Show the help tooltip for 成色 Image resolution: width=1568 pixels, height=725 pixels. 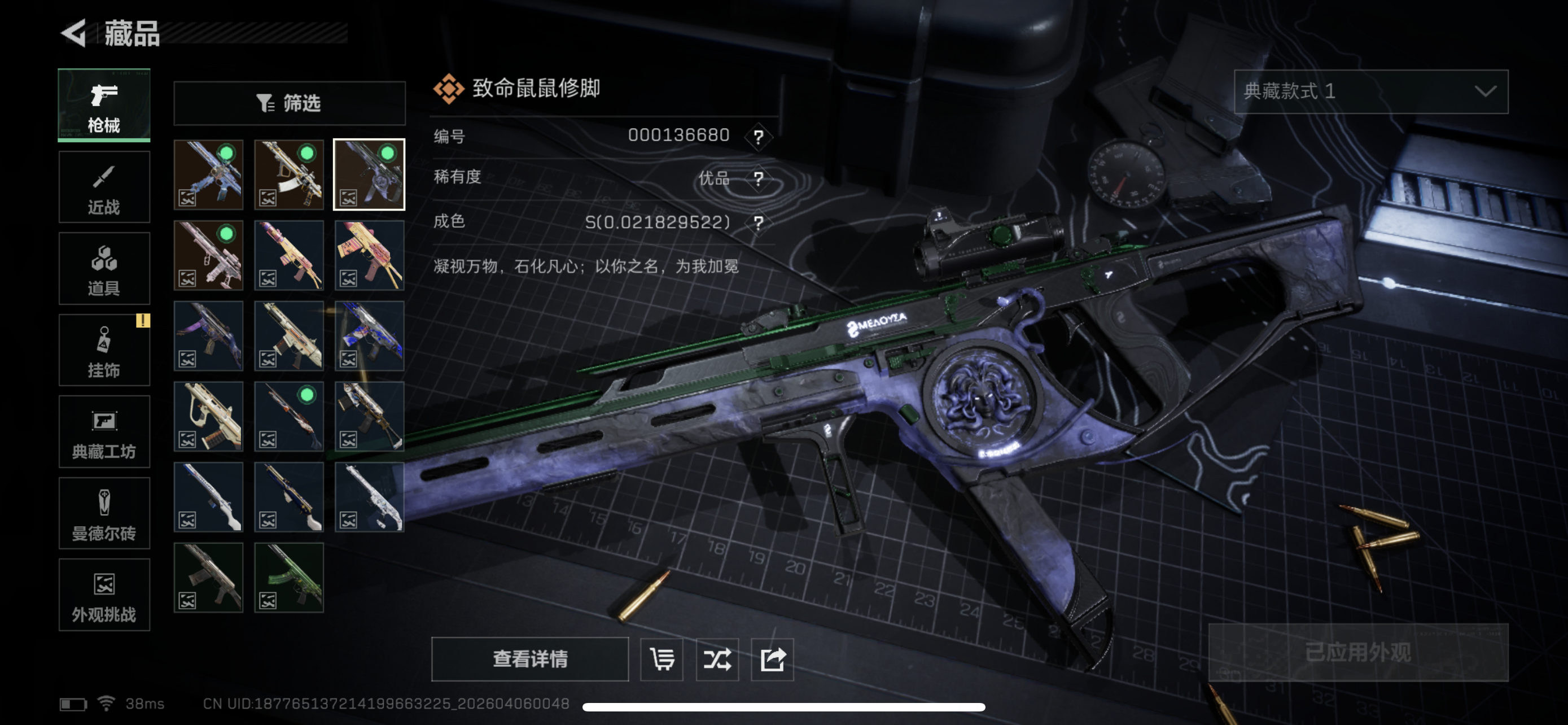[x=758, y=222]
